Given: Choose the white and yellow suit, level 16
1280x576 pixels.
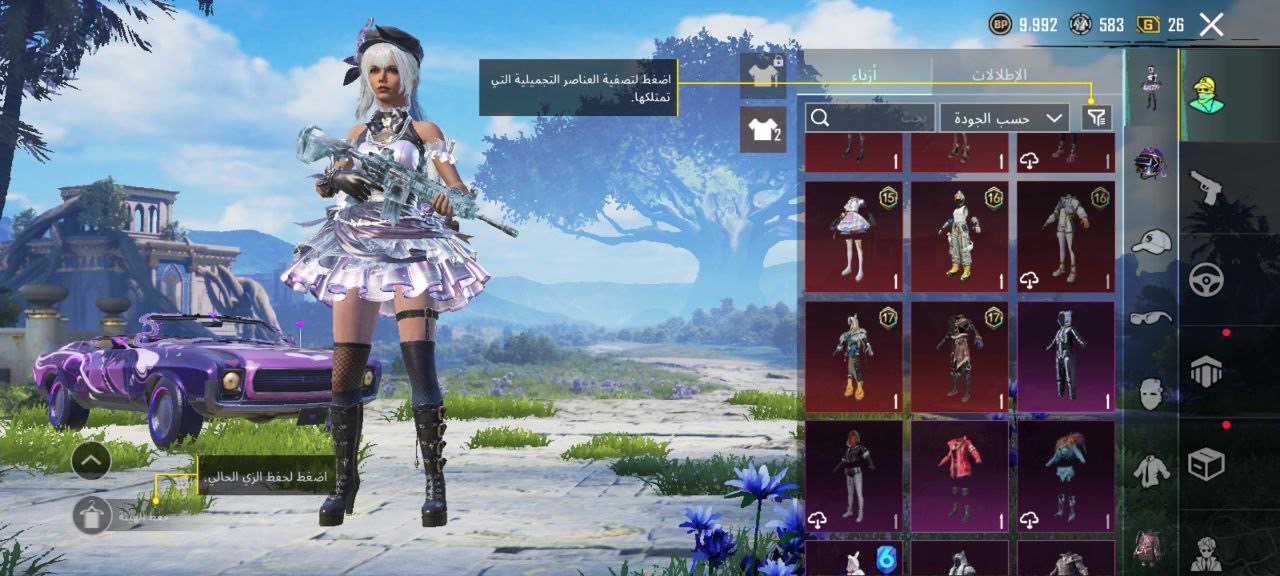Looking at the screenshot, I should (x=959, y=237).
